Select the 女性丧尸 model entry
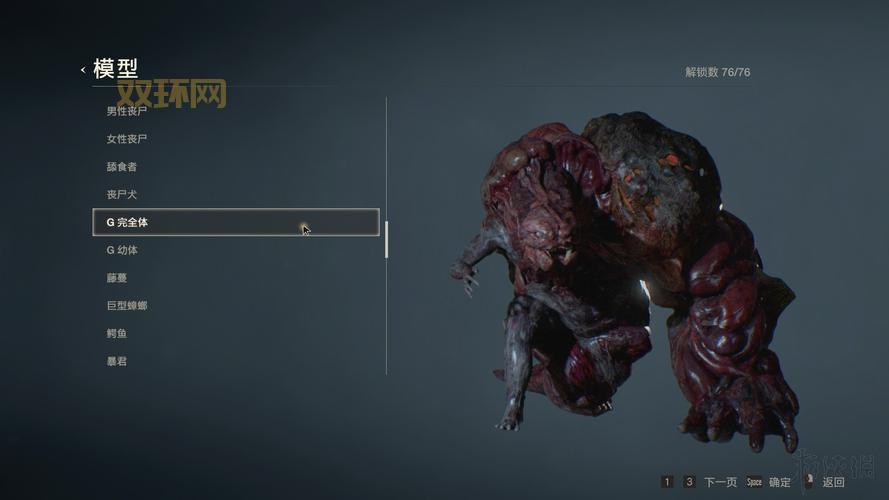The height and width of the screenshot is (500, 889). click(127, 139)
